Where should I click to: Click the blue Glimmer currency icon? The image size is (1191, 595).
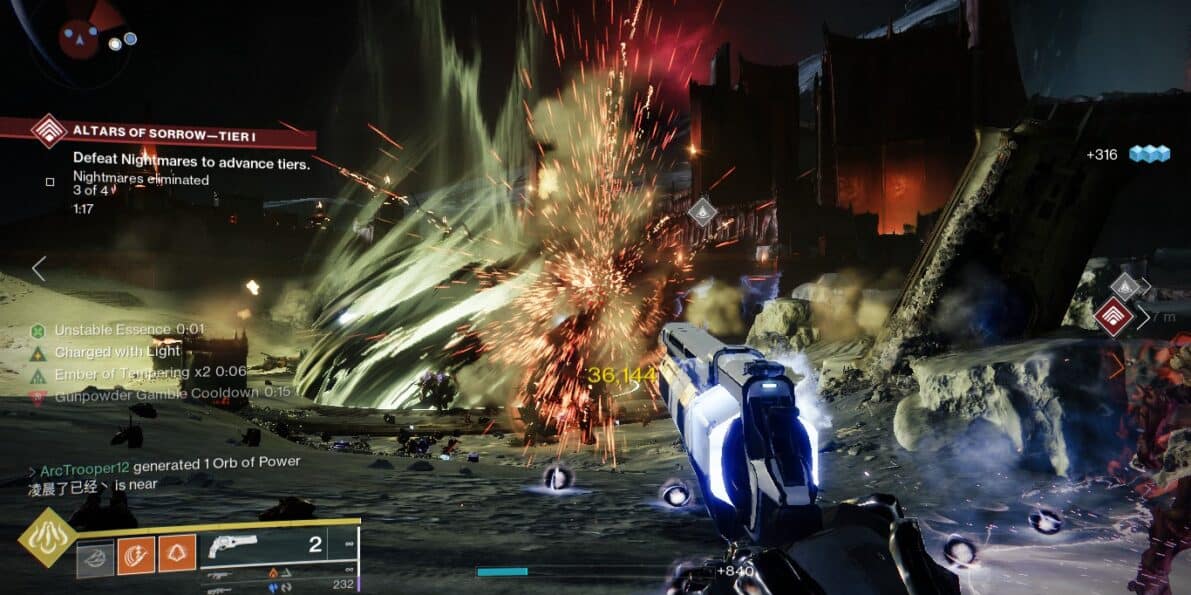[x=1149, y=154]
